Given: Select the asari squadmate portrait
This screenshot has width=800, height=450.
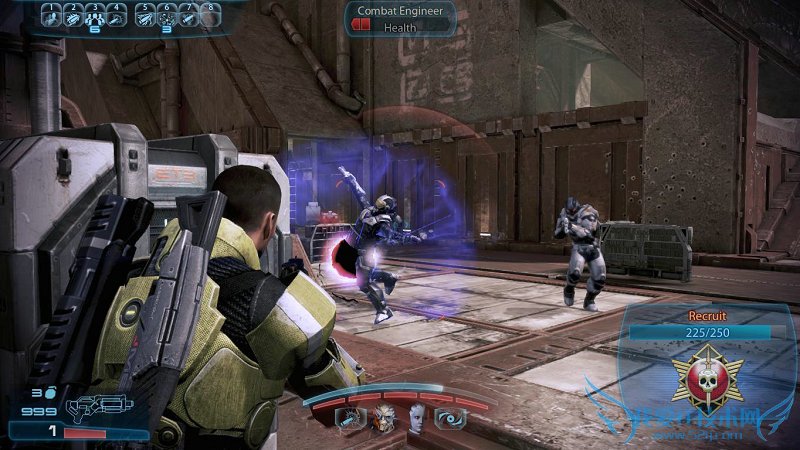Looking at the screenshot, I should [x=415, y=419].
